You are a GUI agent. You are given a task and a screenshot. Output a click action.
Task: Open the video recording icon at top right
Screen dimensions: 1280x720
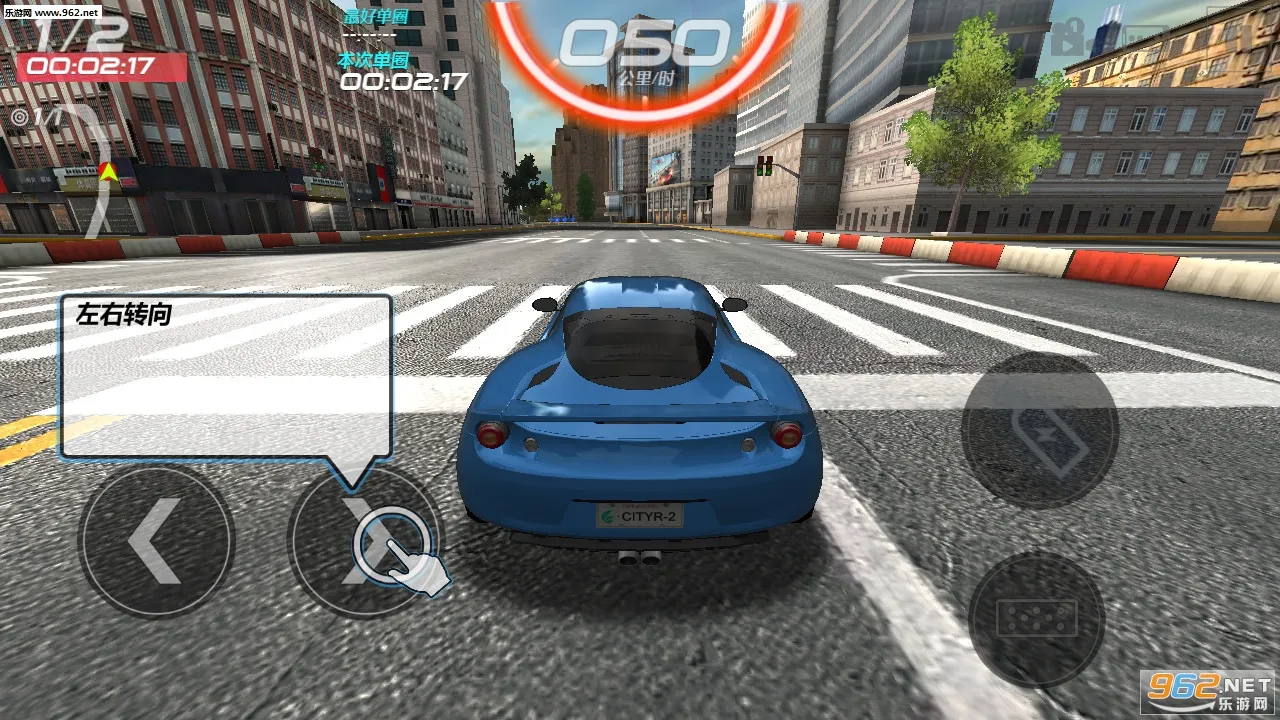coord(1067,37)
